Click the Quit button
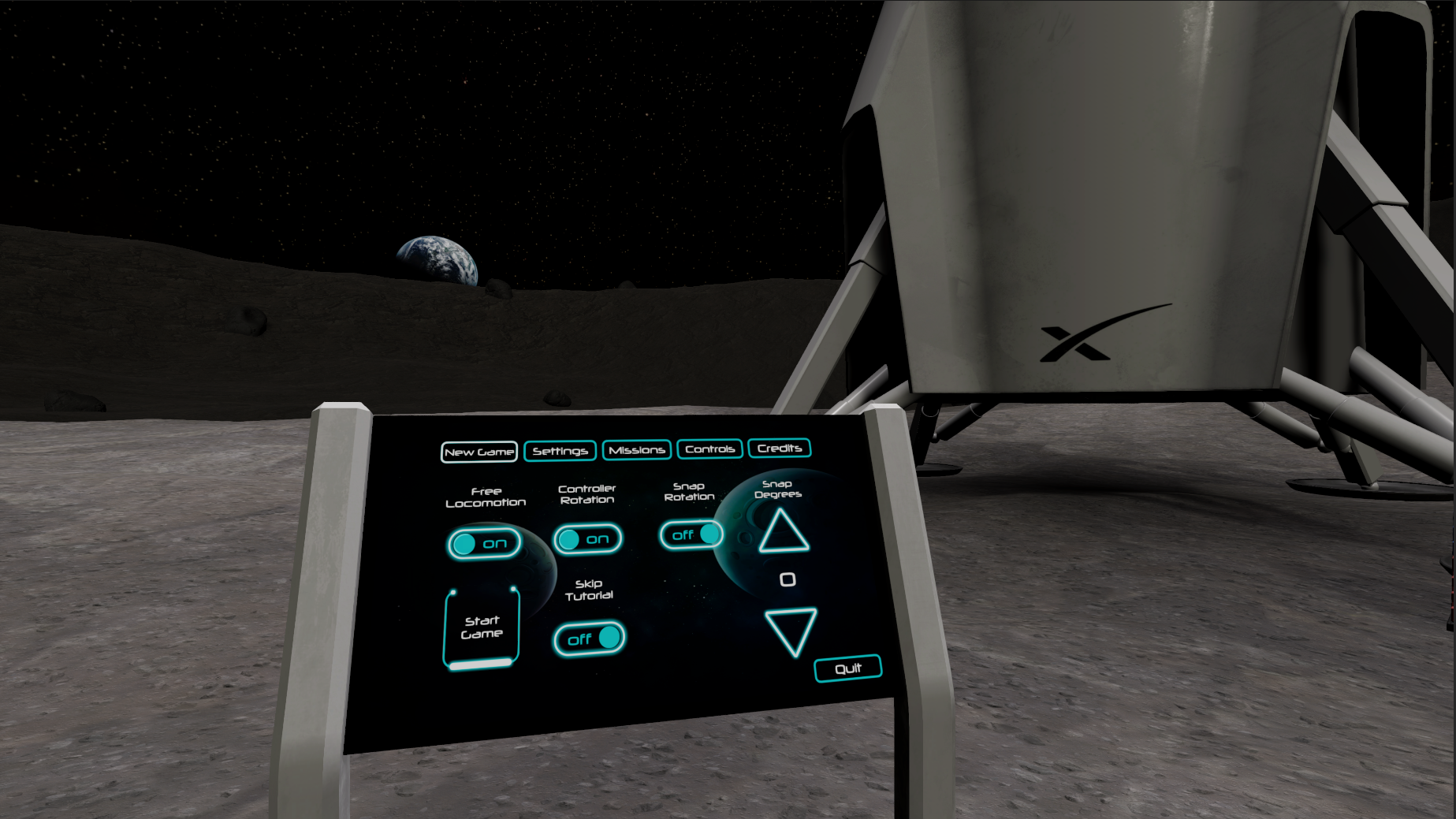1456x819 pixels. (847, 668)
